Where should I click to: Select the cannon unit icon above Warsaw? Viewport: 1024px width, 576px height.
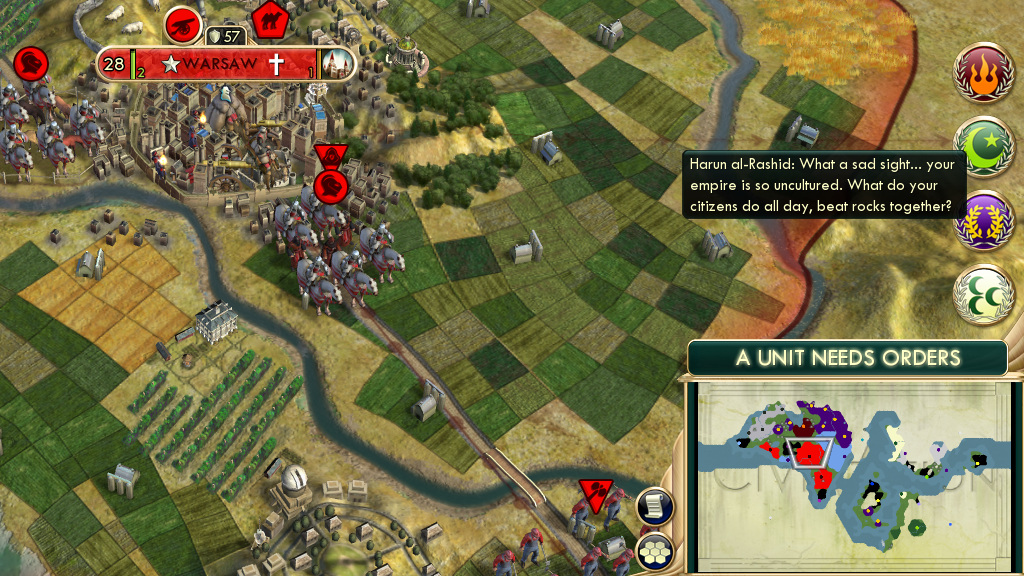click(183, 21)
